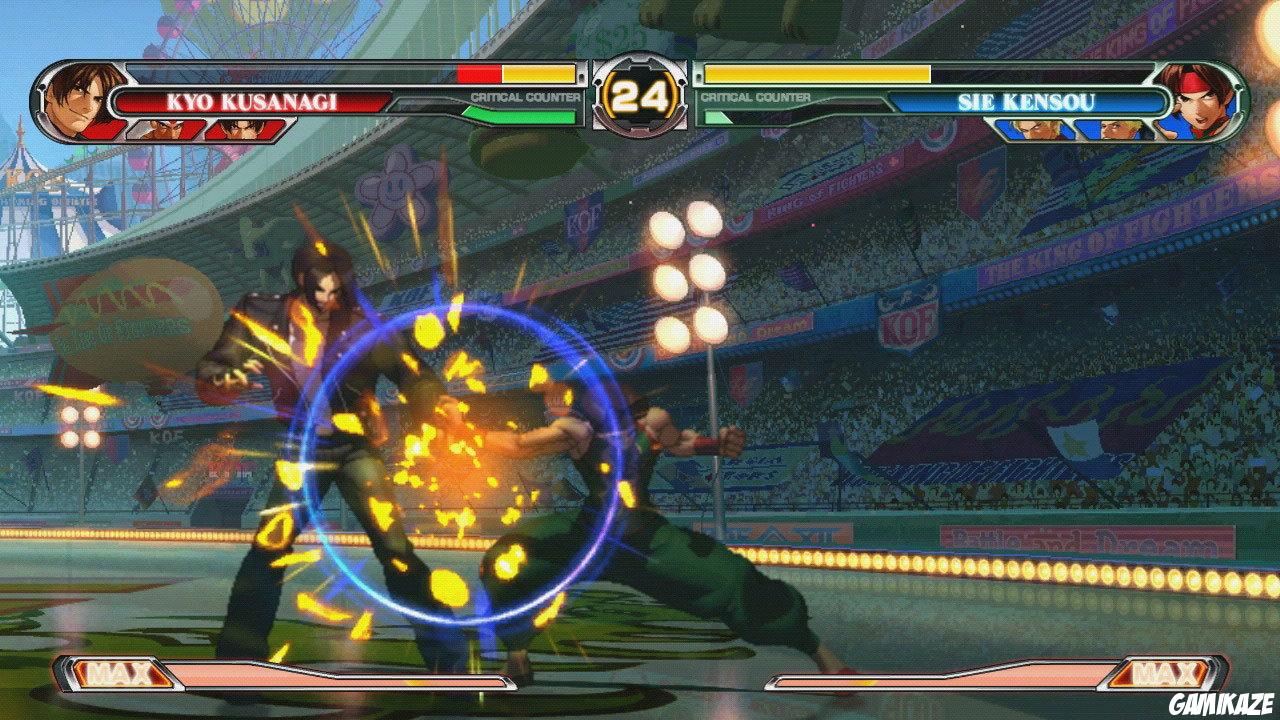This screenshot has width=1280, height=720.
Task: Select Kyo Kusanagi's portrait icon
Action: (75, 97)
